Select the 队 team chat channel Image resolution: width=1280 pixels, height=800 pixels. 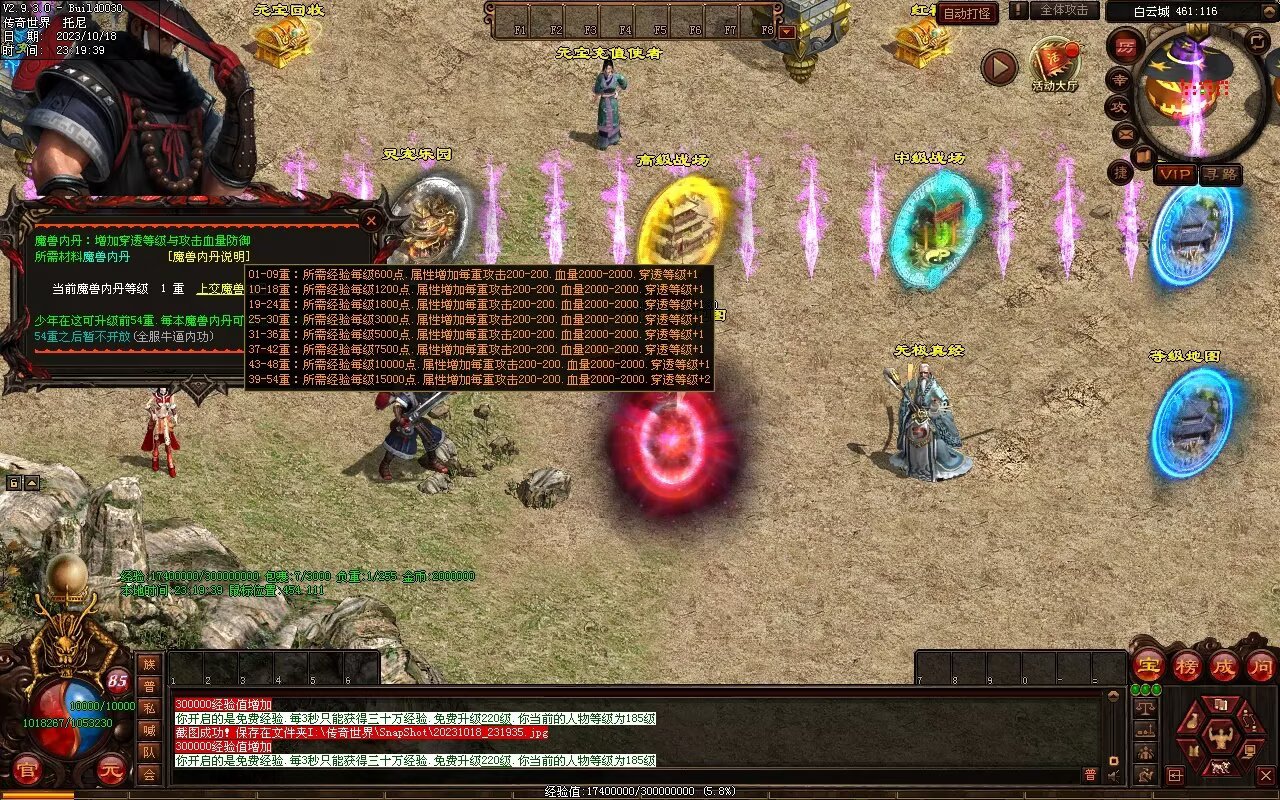tap(149, 752)
